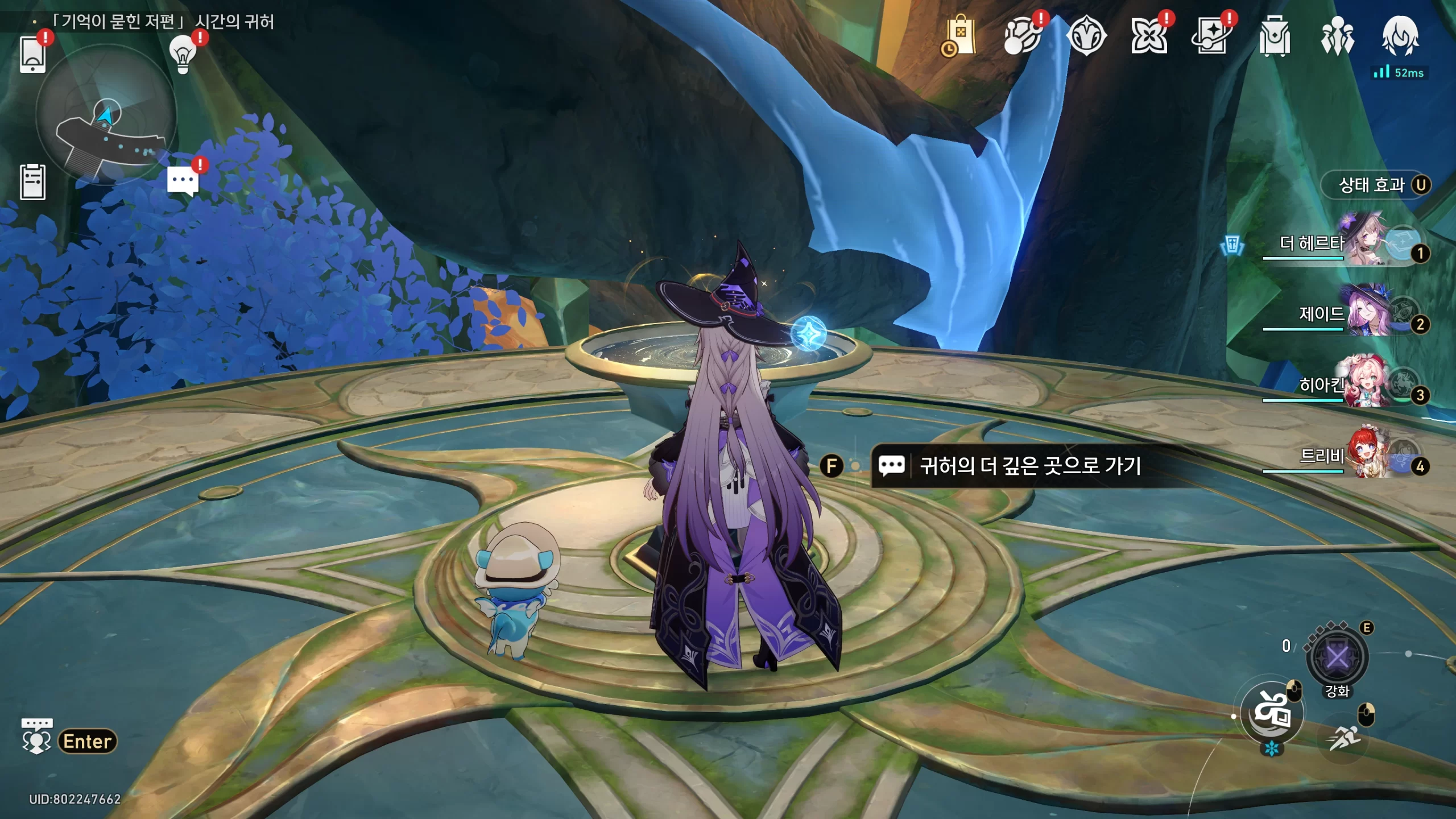Open the chat speech bubble icon
1456x819 pixels.
[183, 181]
